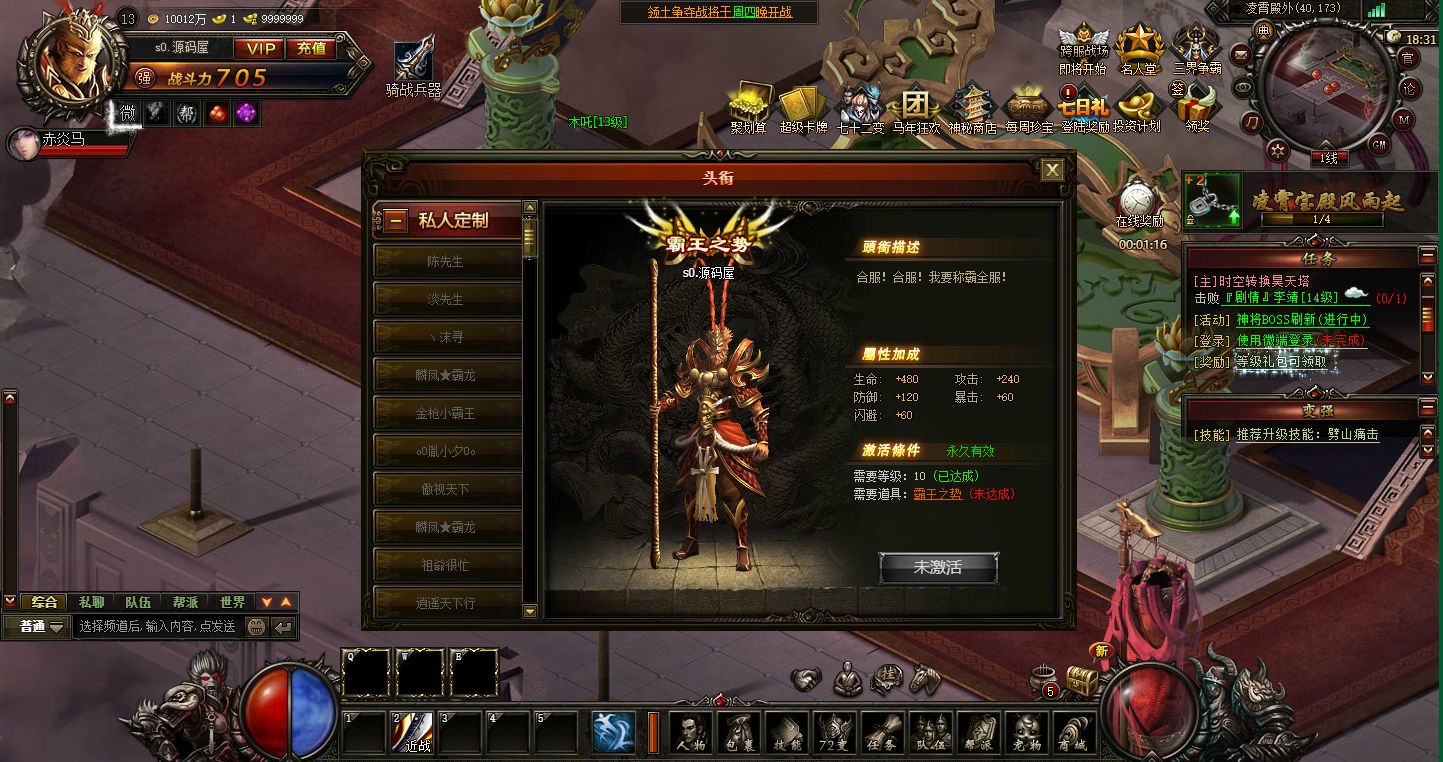
Task: Toggle the music note icon near minimap
Action: click(x=1250, y=122)
